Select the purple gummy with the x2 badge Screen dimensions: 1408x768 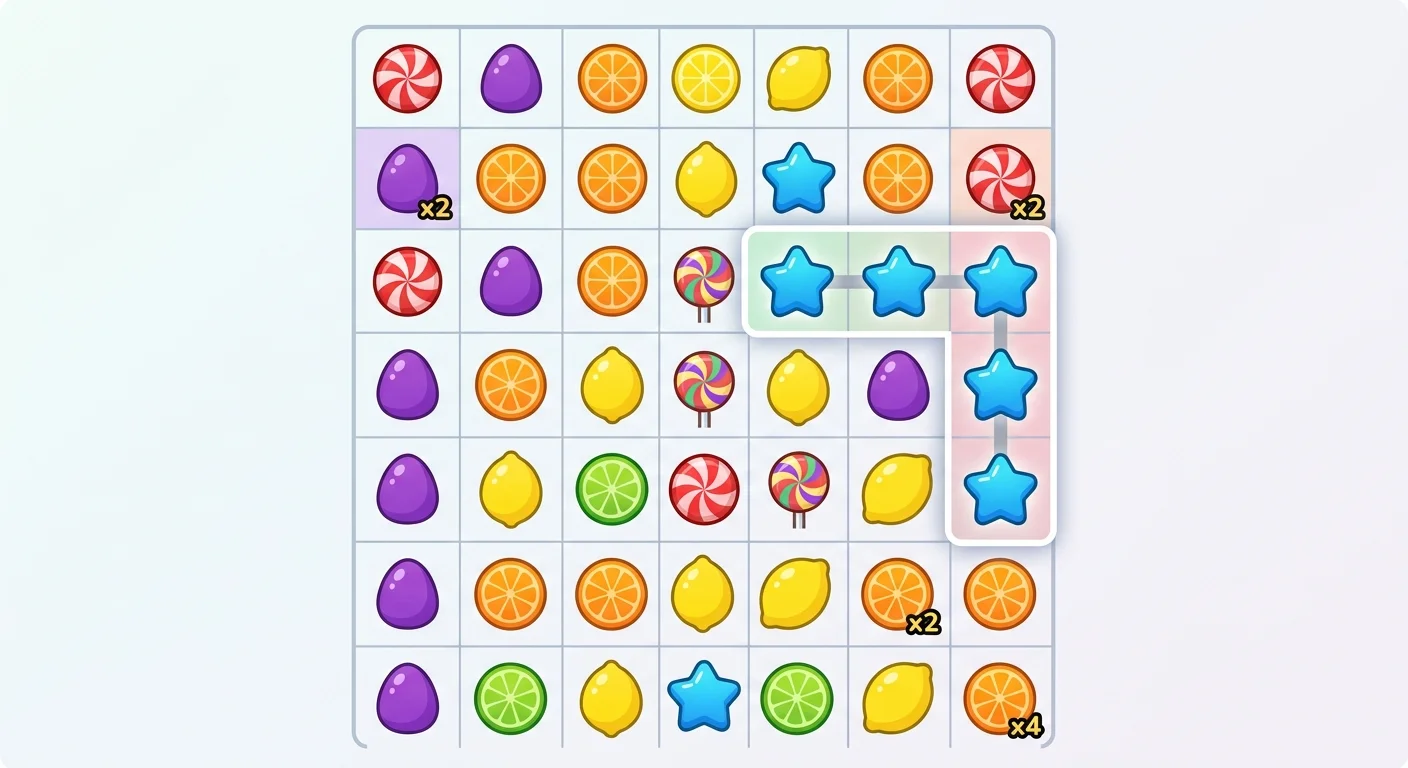[407, 180]
